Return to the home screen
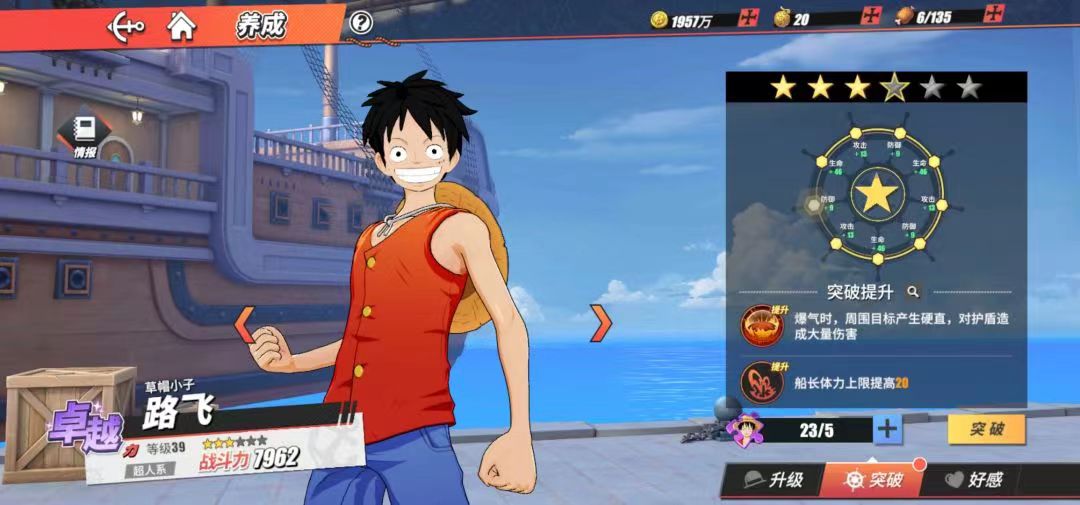 tap(181, 24)
